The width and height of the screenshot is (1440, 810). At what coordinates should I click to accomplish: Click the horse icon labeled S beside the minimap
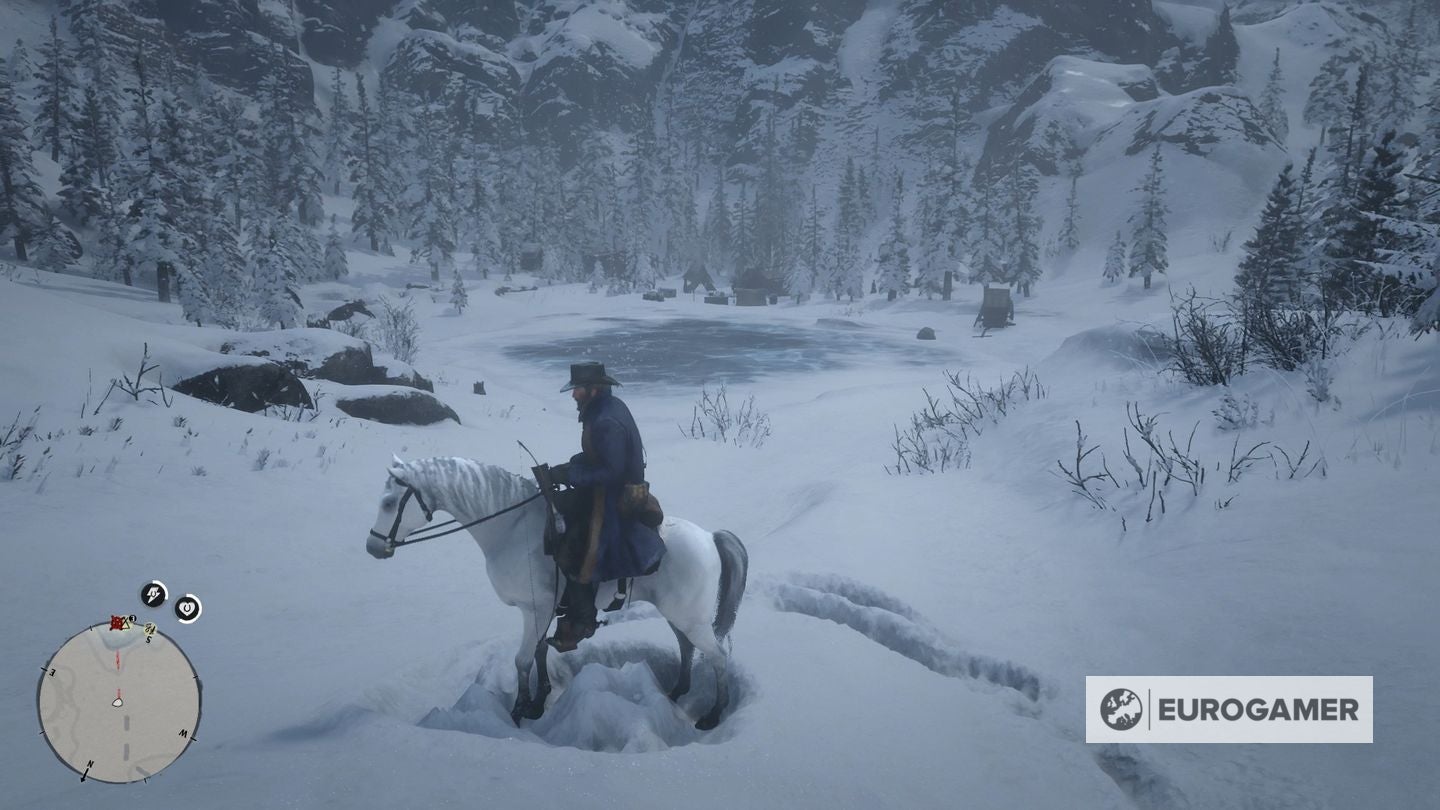[x=149, y=630]
